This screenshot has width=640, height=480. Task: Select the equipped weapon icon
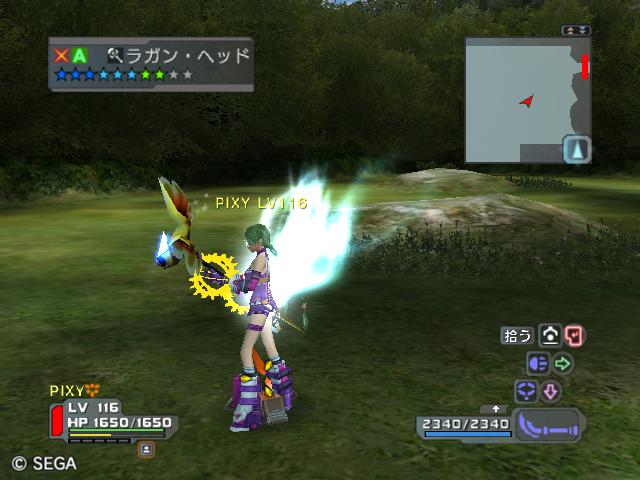point(549,424)
